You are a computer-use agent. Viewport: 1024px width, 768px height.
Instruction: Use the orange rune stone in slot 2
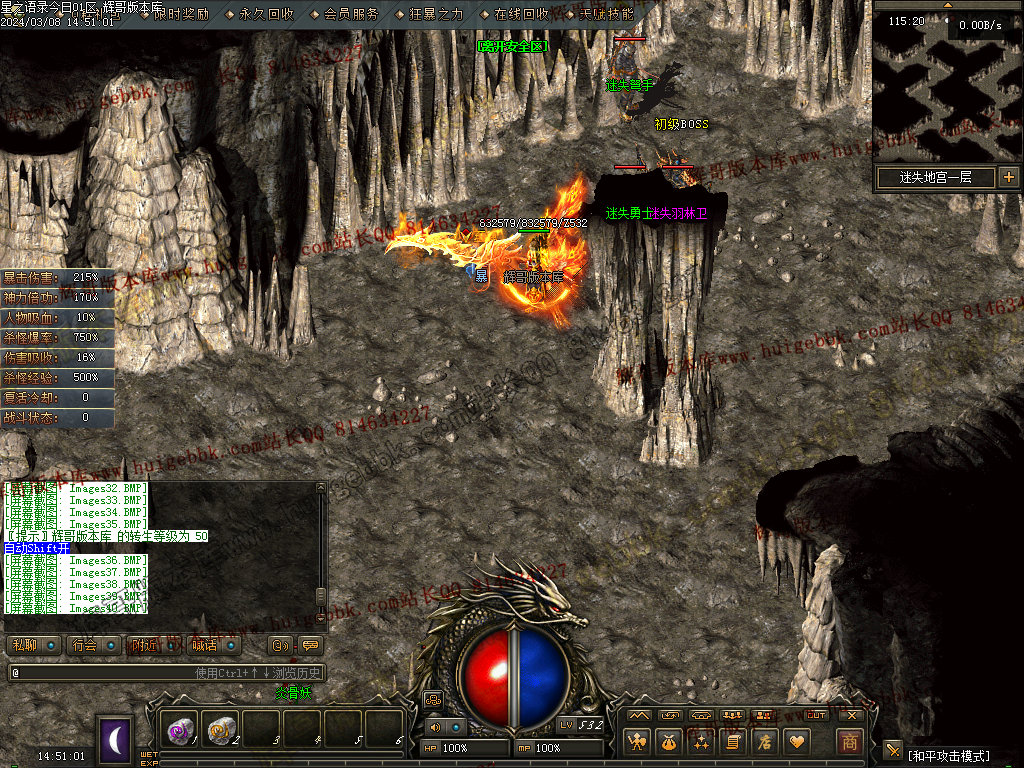point(221,732)
